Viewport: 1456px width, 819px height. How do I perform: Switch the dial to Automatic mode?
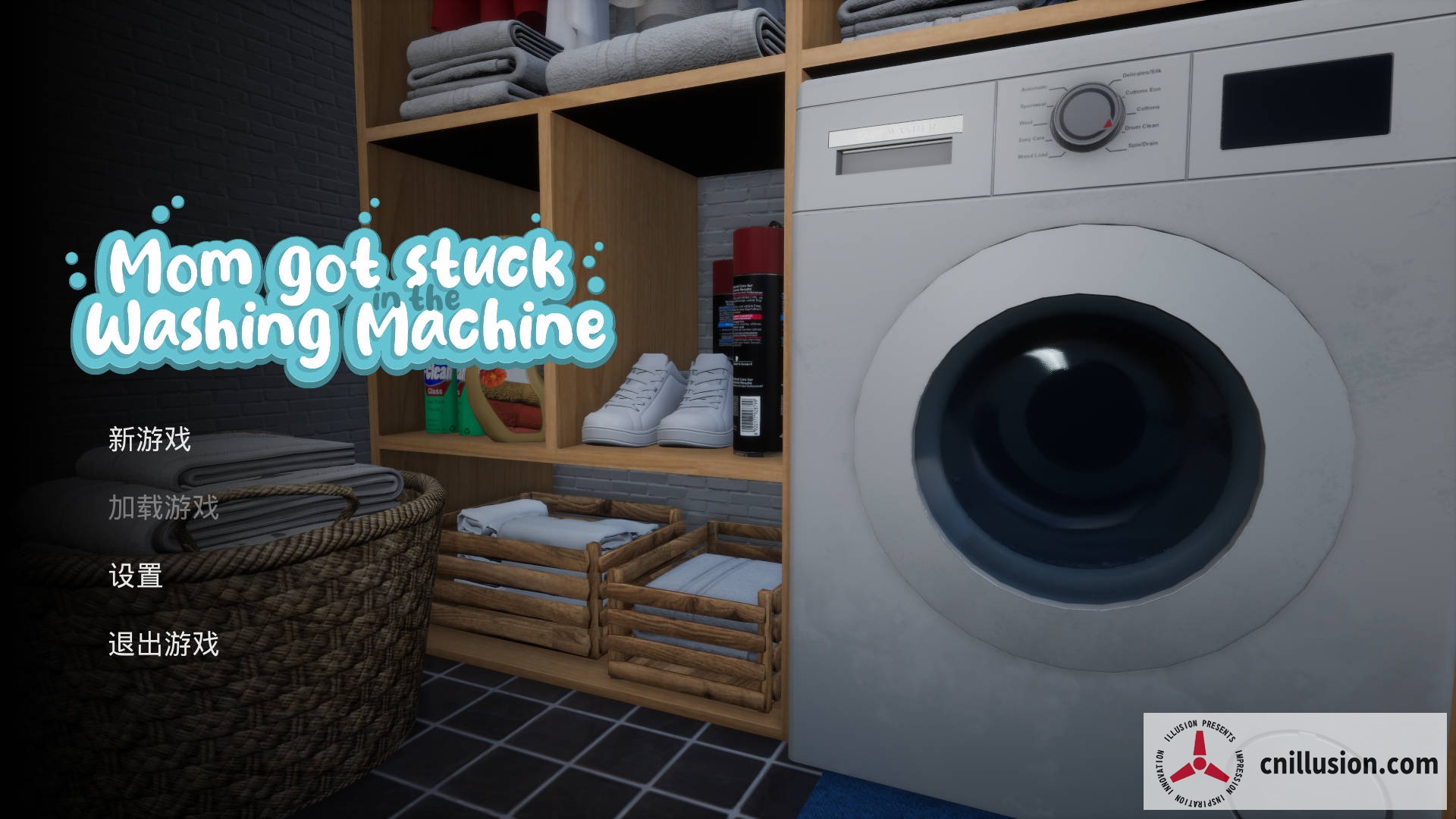[1034, 87]
